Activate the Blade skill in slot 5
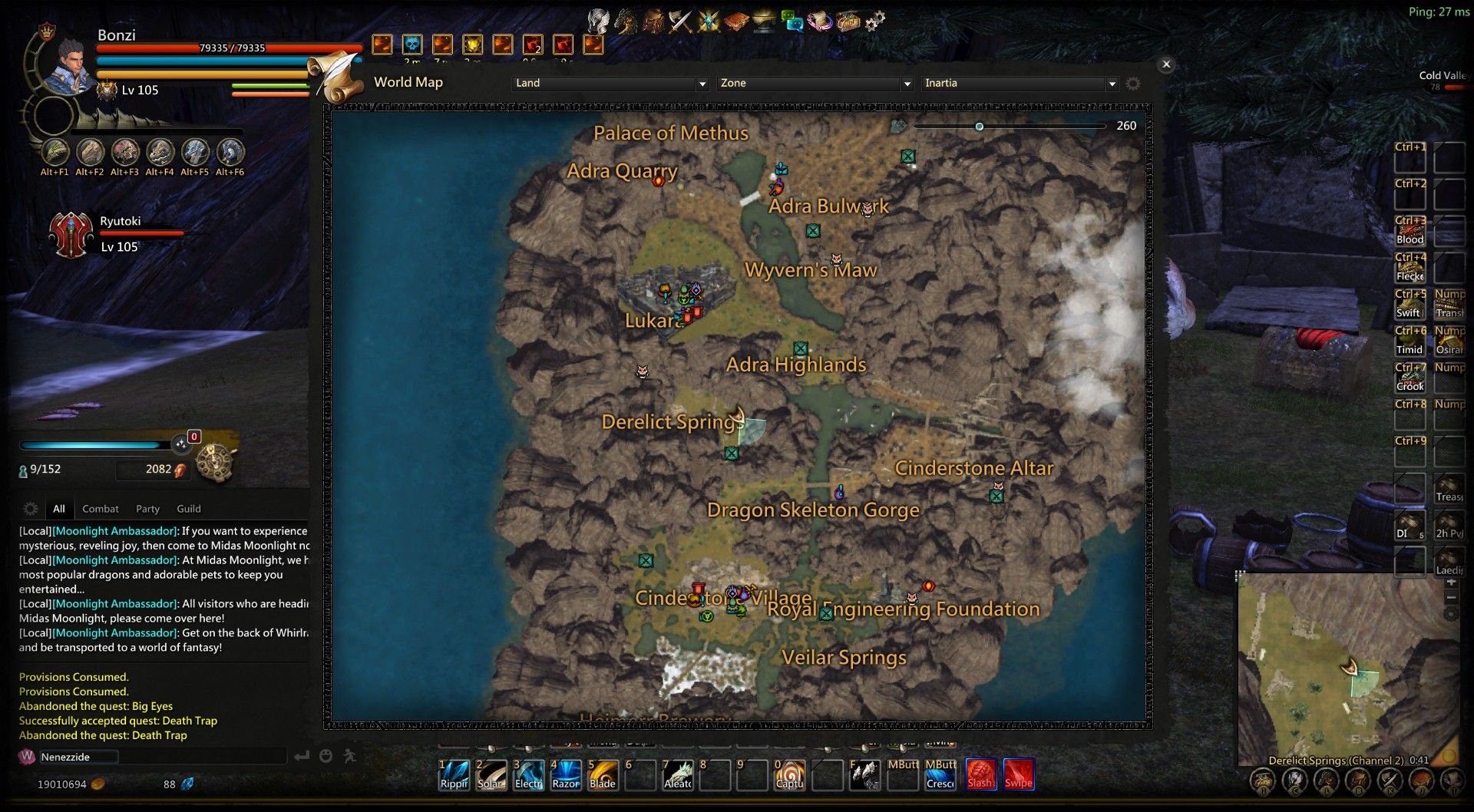This screenshot has width=1474, height=812. [603, 774]
